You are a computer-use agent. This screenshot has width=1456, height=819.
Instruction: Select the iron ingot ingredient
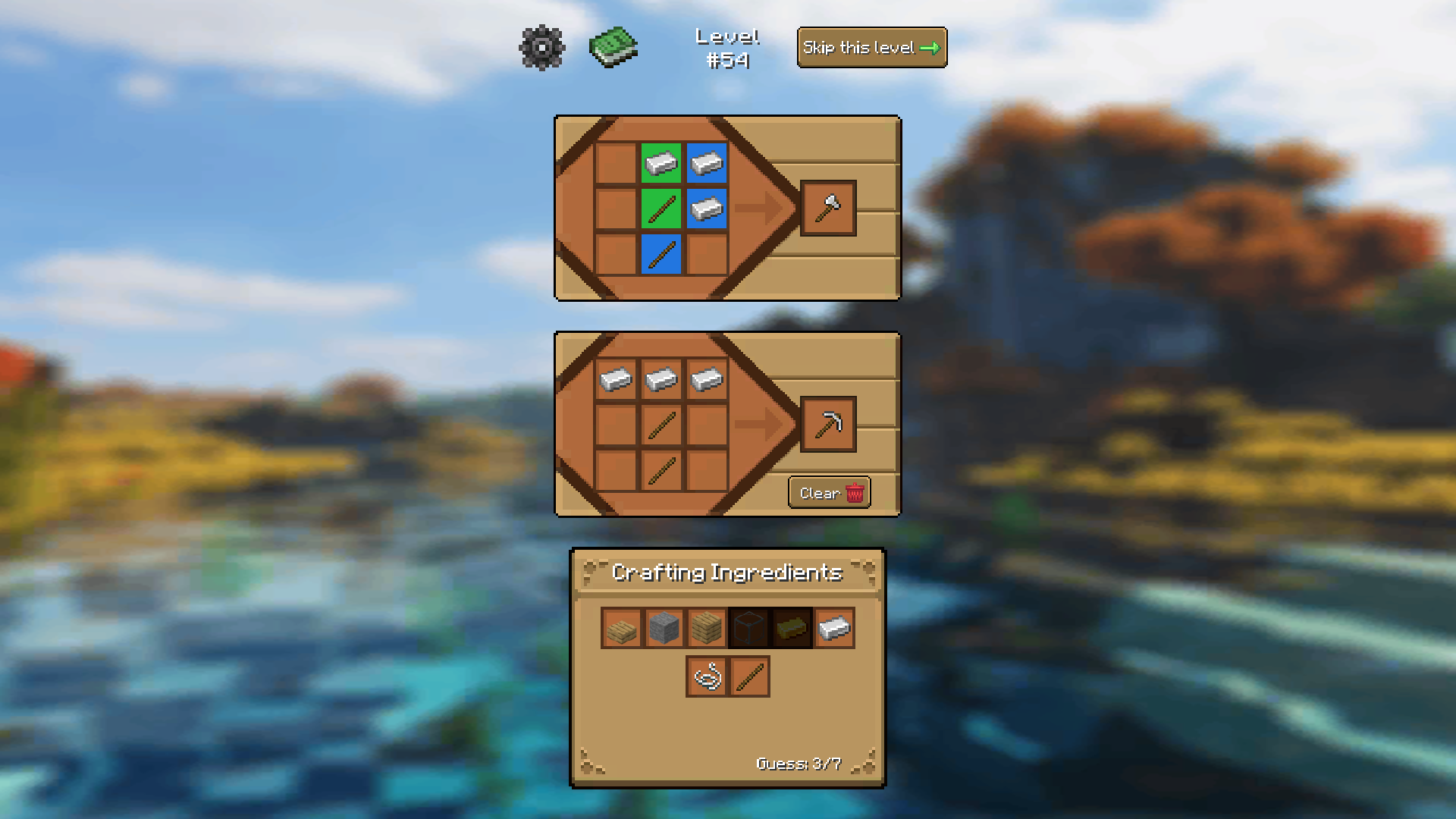(836, 628)
